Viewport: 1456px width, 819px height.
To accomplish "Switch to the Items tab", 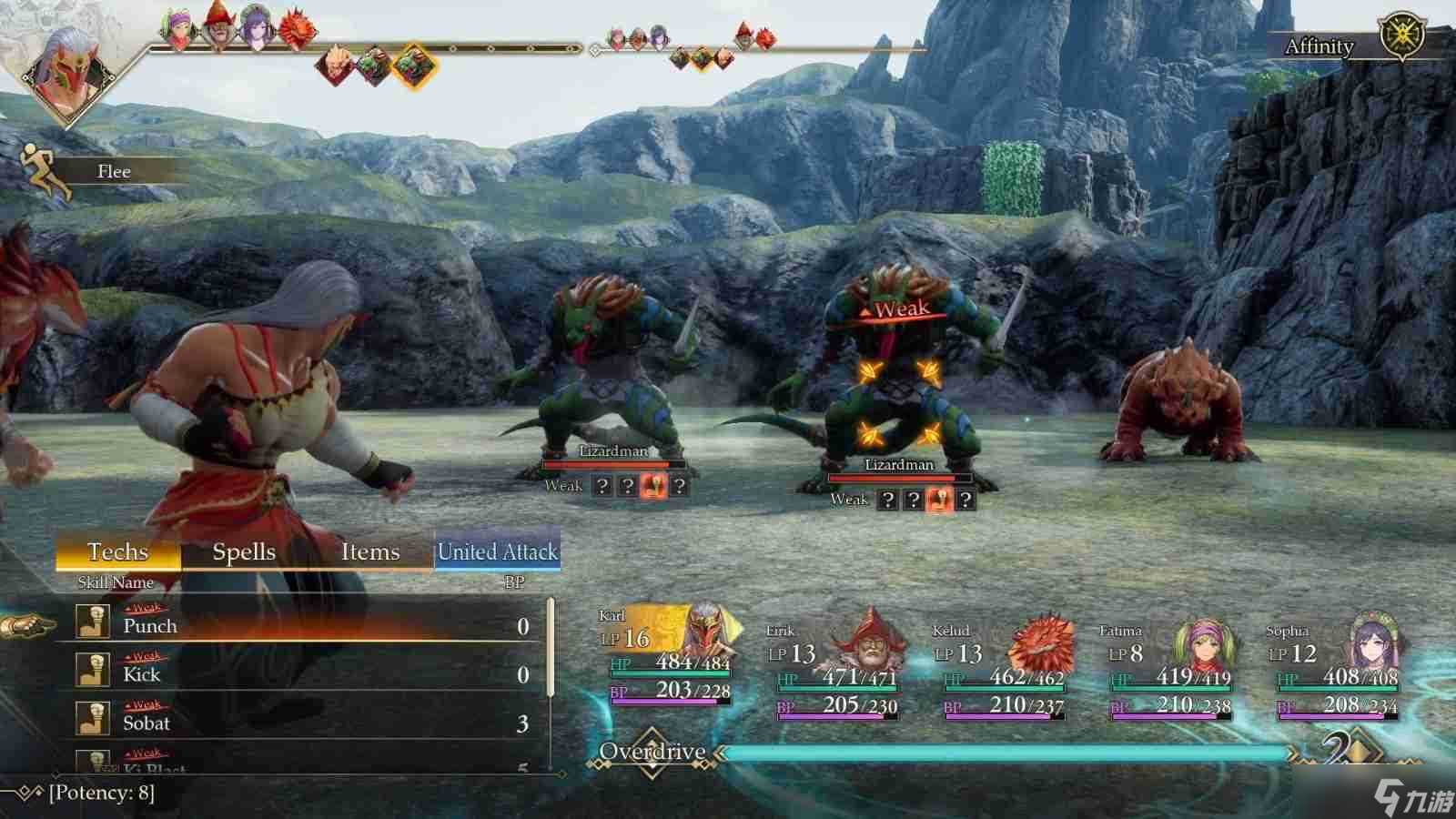I will 370,552.
